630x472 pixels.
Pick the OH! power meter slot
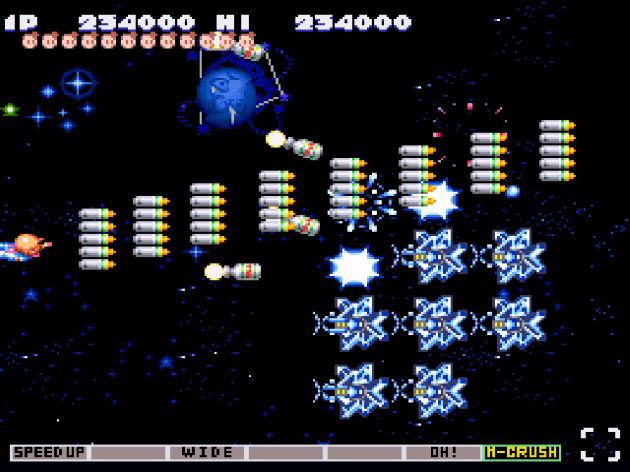click(443, 453)
